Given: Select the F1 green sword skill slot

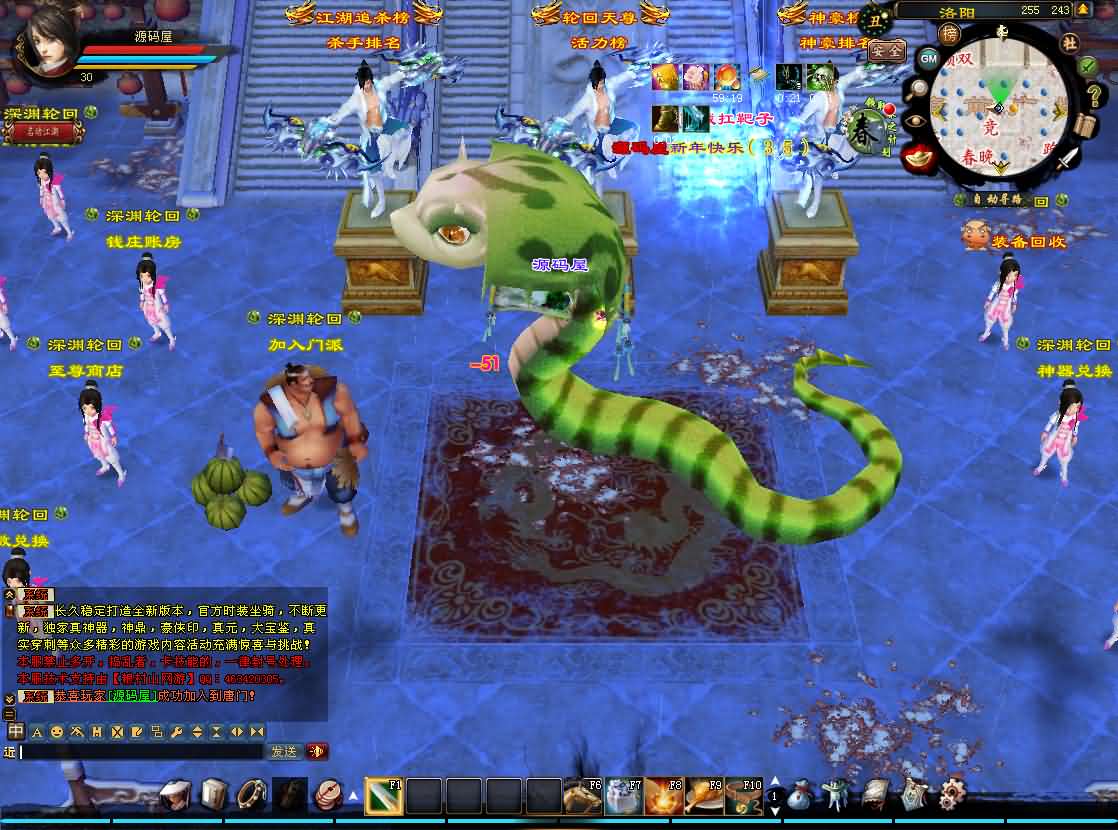Looking at the screenshot, I should pyautogui.click(x=383, y=796).
